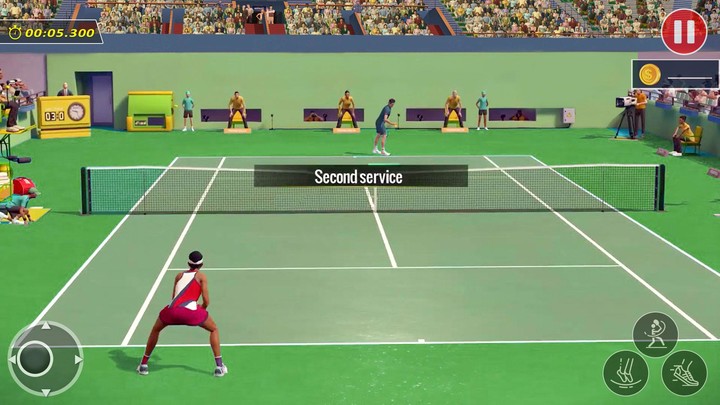Tap the virtual joystick center knob

36,358
